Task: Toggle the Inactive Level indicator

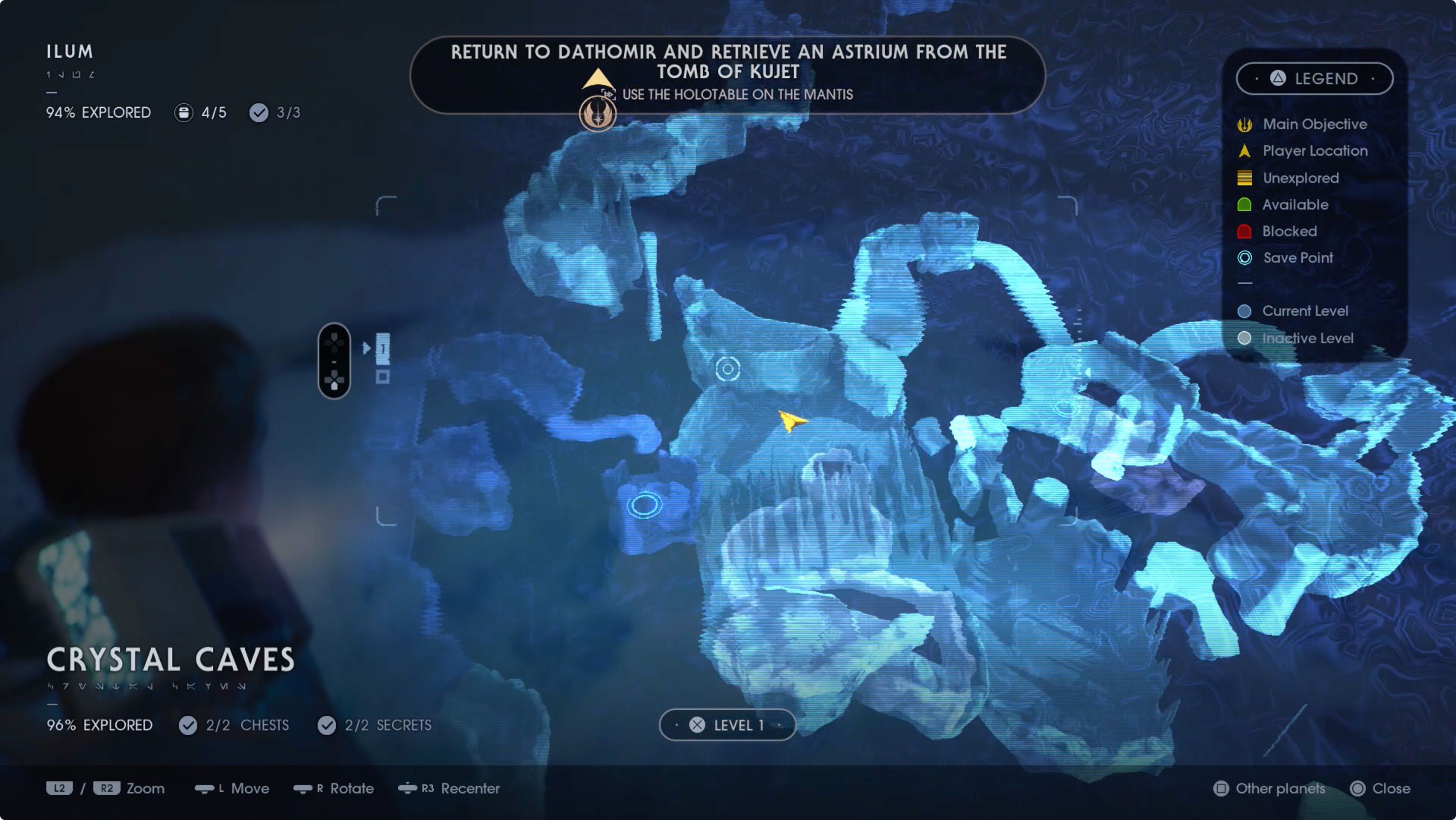Action: pos(1245,338)
